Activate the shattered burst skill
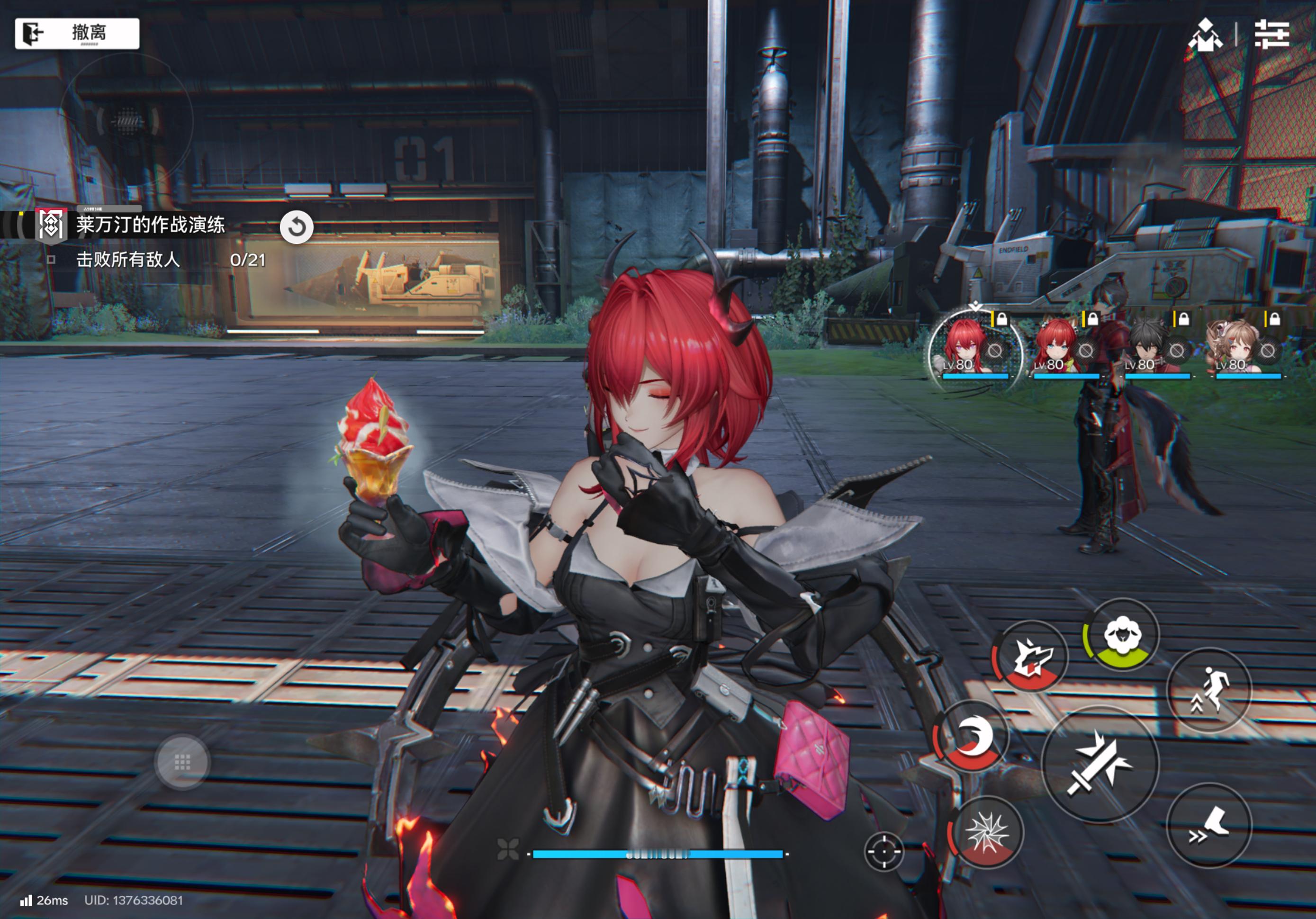 point(987,832)
